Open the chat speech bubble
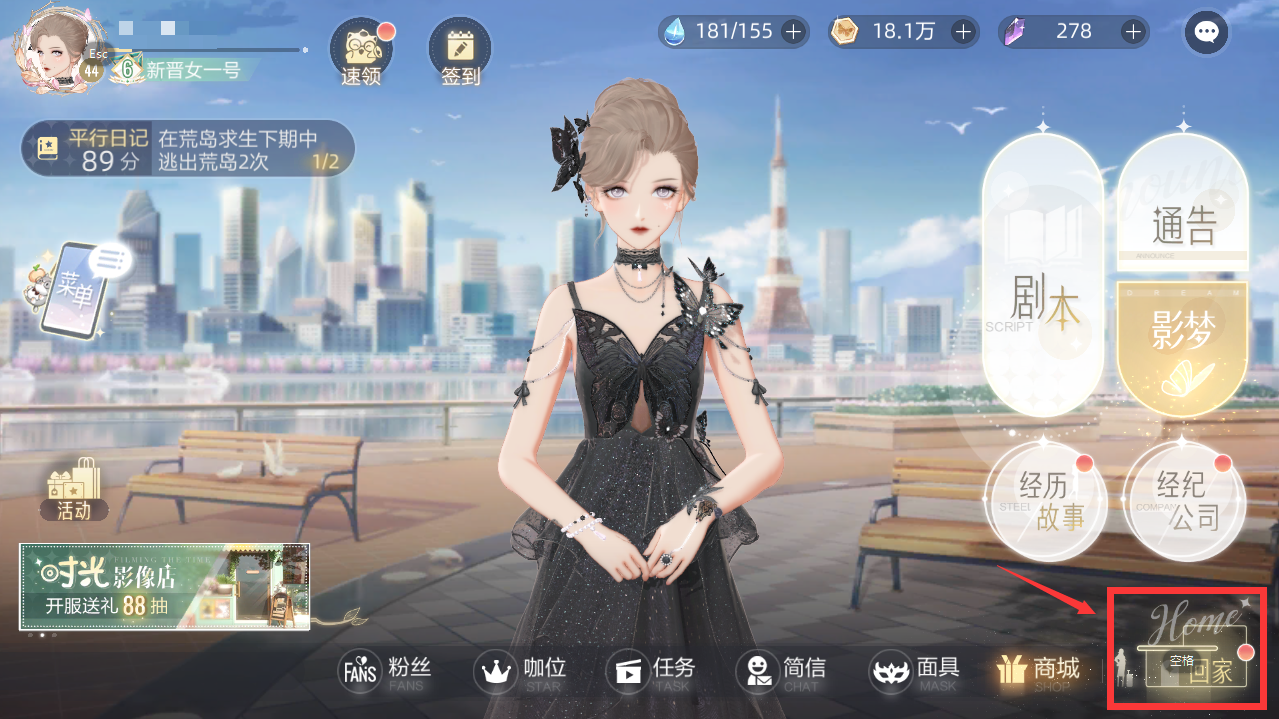The width and height of the screenshot is (1279, 719). pyautogui.click(x=1206, y=33)
